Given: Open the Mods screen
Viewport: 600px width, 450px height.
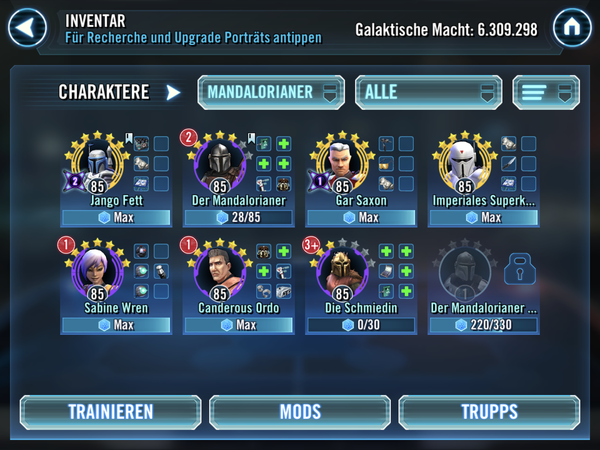Looking at the screenshot, I should point(299,412).
